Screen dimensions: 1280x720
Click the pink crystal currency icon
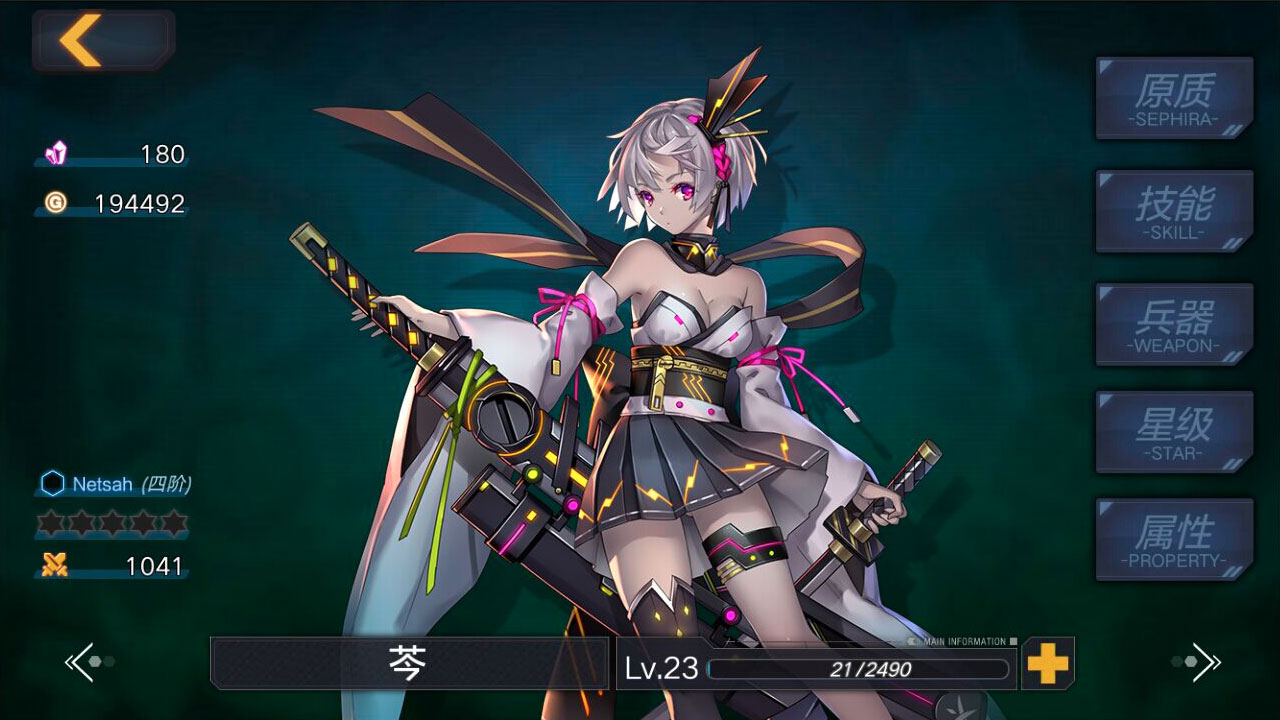[57, 153]
